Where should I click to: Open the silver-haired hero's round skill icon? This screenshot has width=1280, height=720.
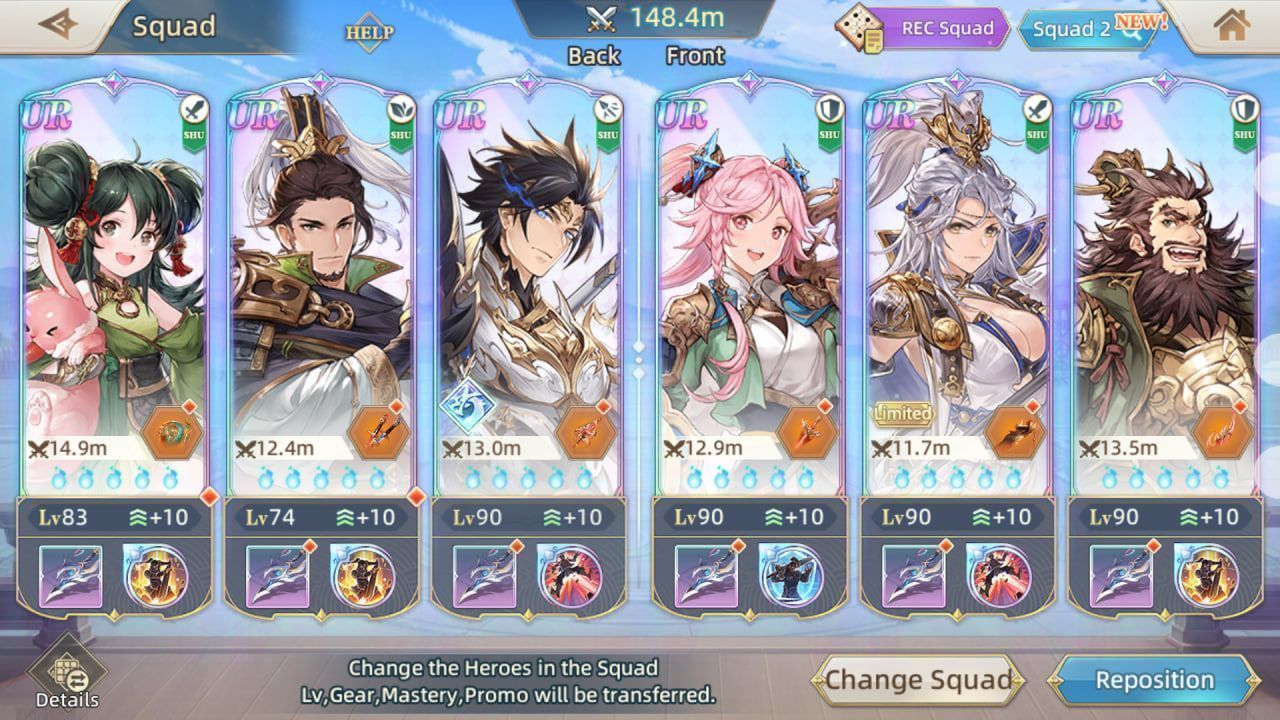pos(998,576)
